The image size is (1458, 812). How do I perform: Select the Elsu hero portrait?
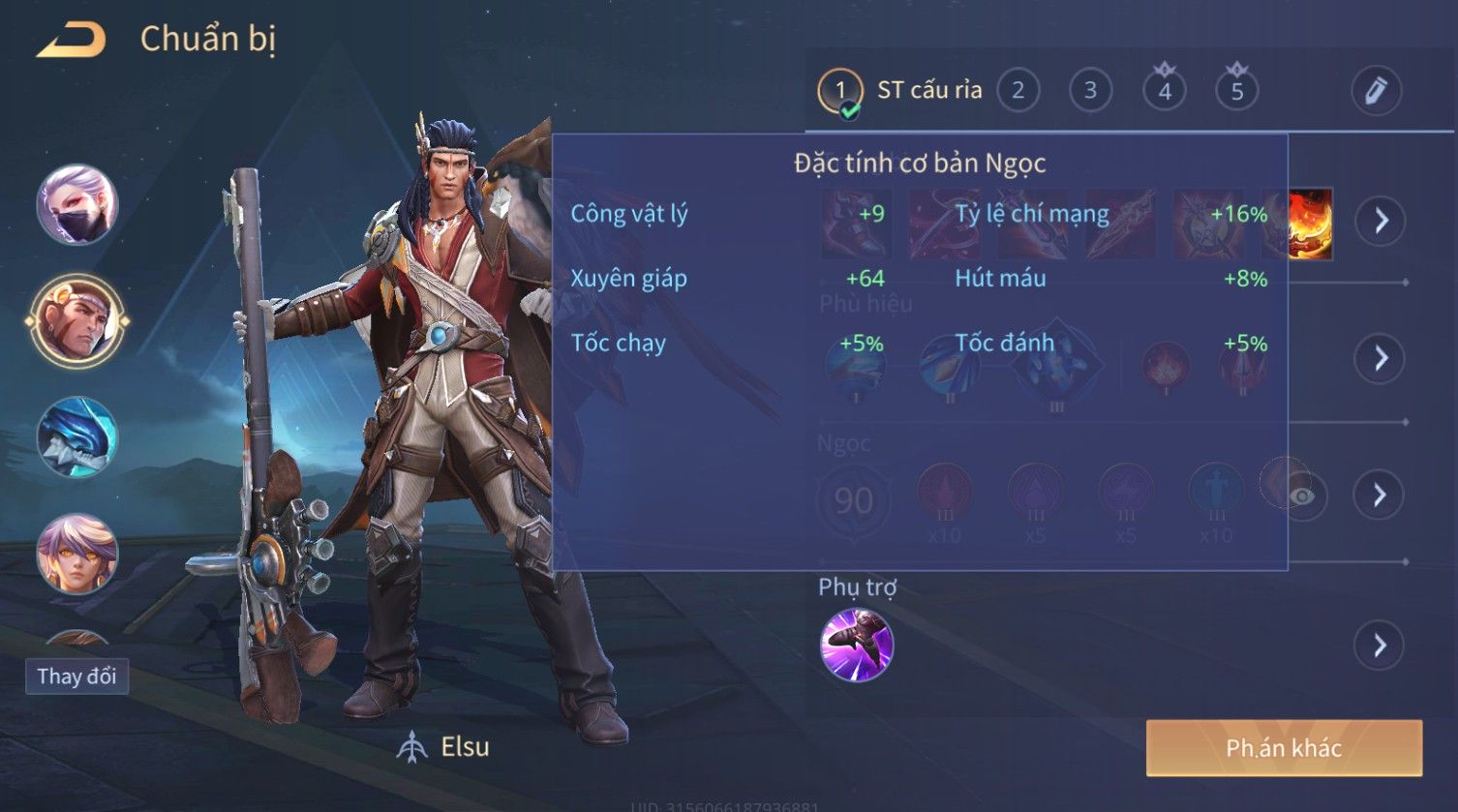click(77, 320)
